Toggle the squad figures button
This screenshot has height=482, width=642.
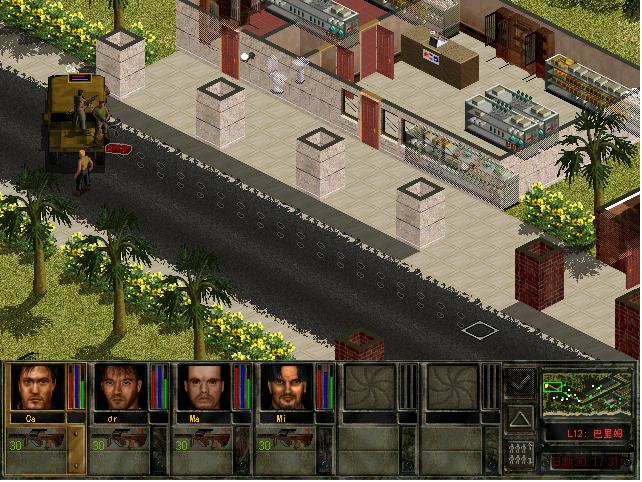[520, 452]
